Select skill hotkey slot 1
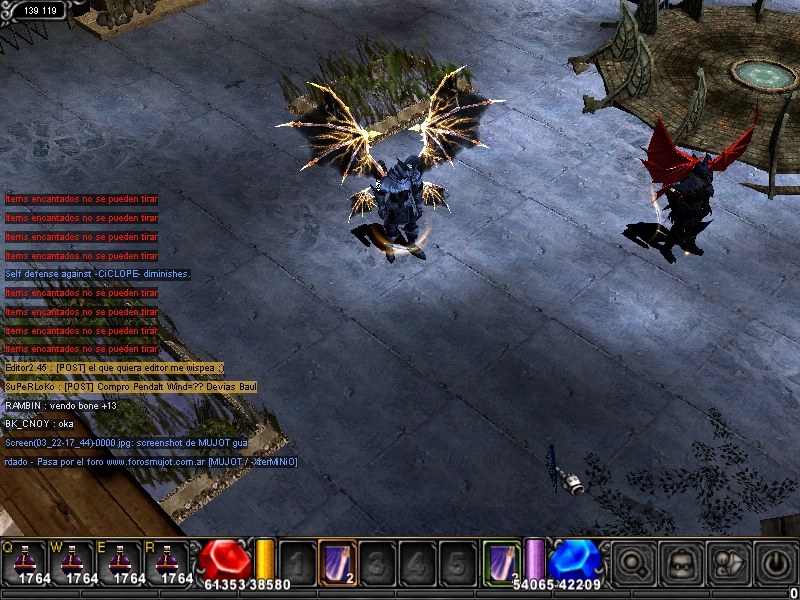 (x=297, y=563)
